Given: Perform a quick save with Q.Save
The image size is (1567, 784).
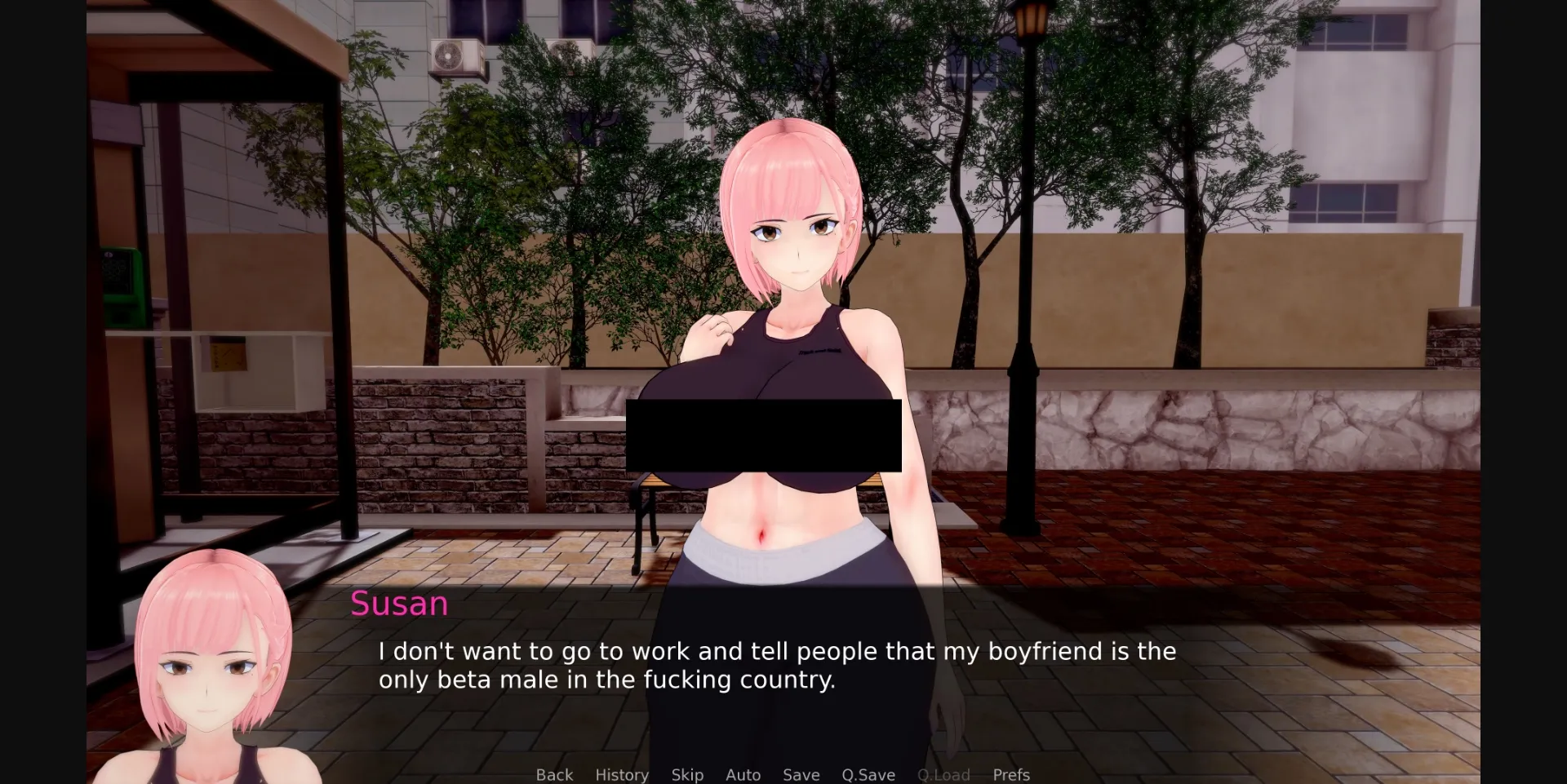Looking at the screenshot, I should point(868,775).
